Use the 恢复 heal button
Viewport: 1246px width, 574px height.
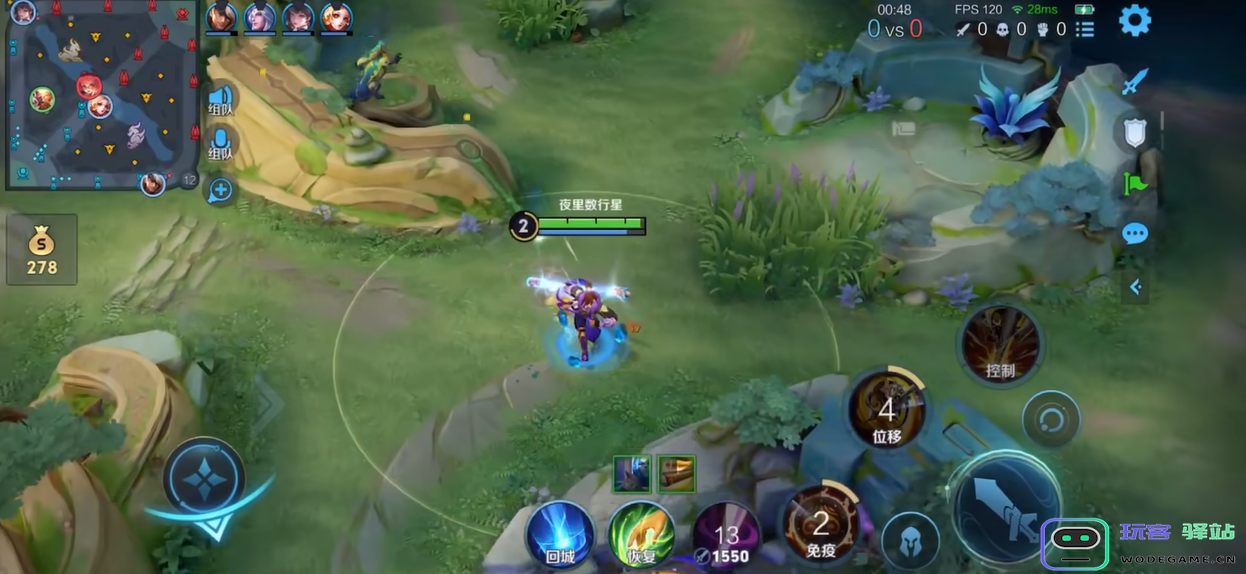[x=642, y=533]
